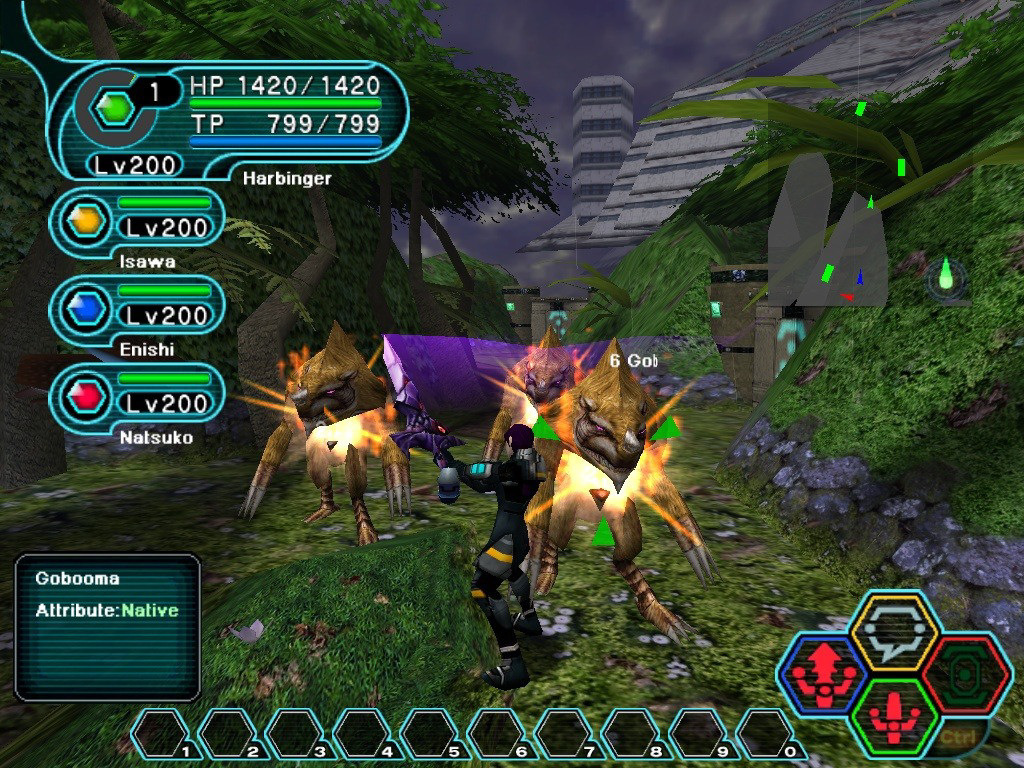Activate the red-bordered hexagon action slot
1024x768 pixels.
966,674
